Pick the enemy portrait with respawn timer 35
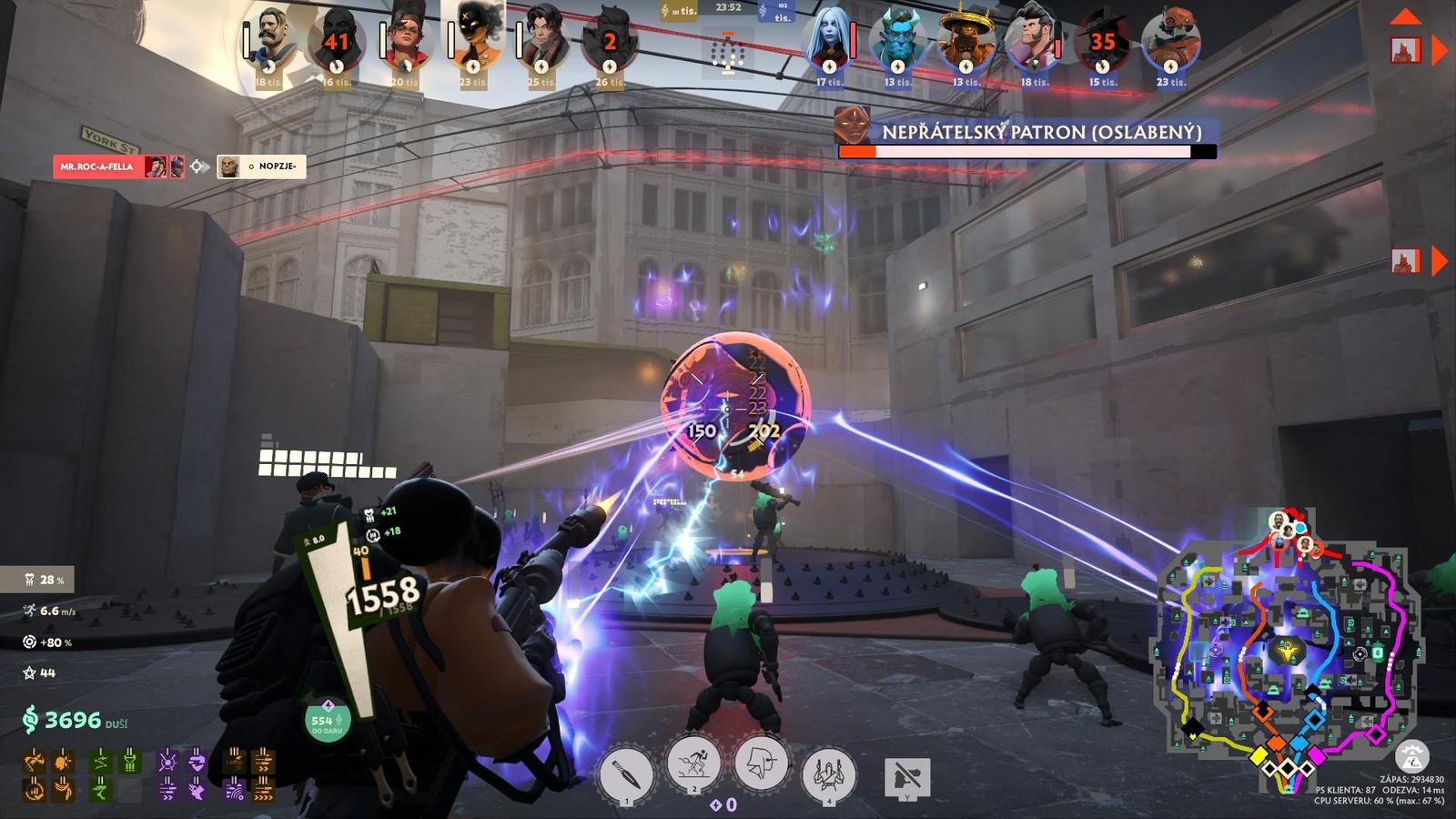This screenshot has width=1456, height=819. [x=1102, y=41]
